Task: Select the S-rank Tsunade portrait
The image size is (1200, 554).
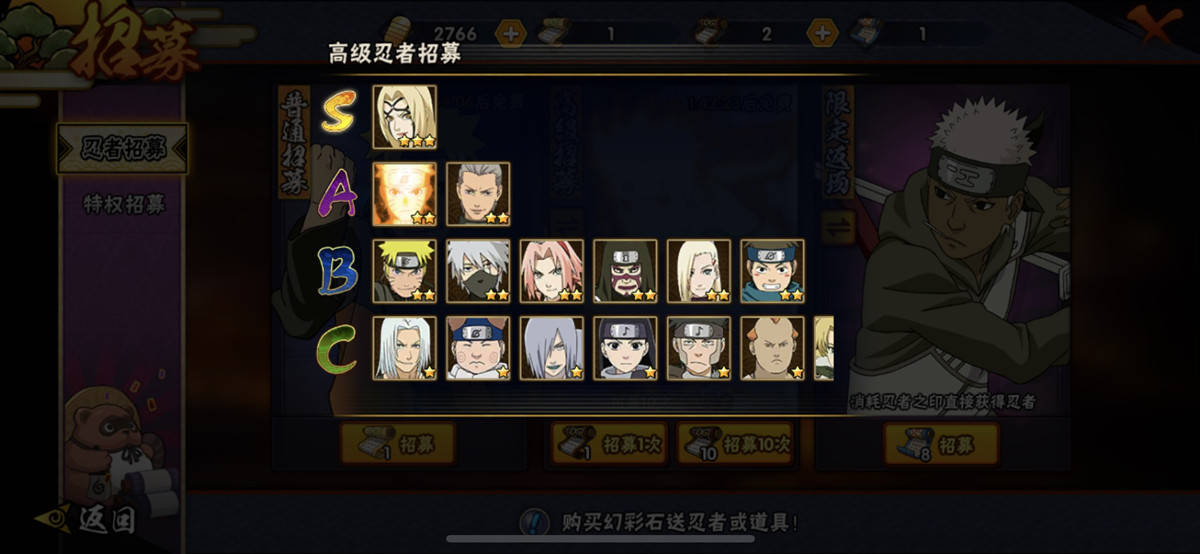Action: tap(404, 117)
